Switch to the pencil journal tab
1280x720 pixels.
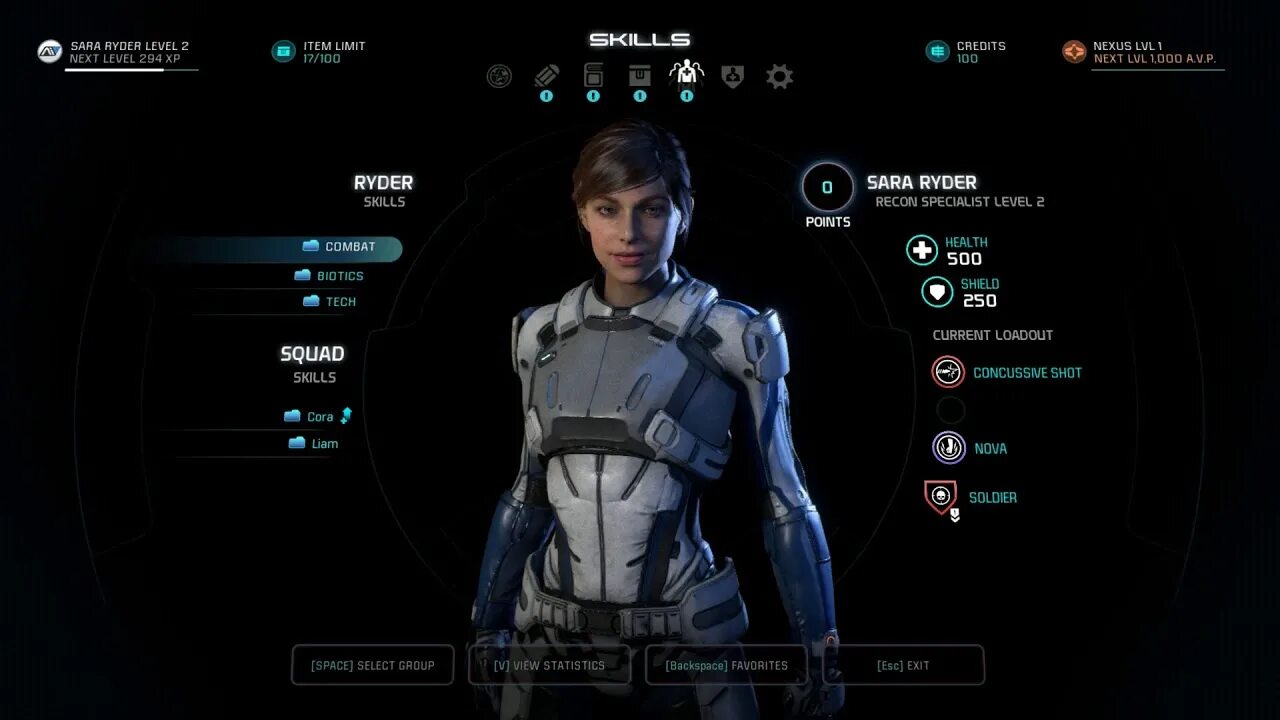[x=546, y=76]
